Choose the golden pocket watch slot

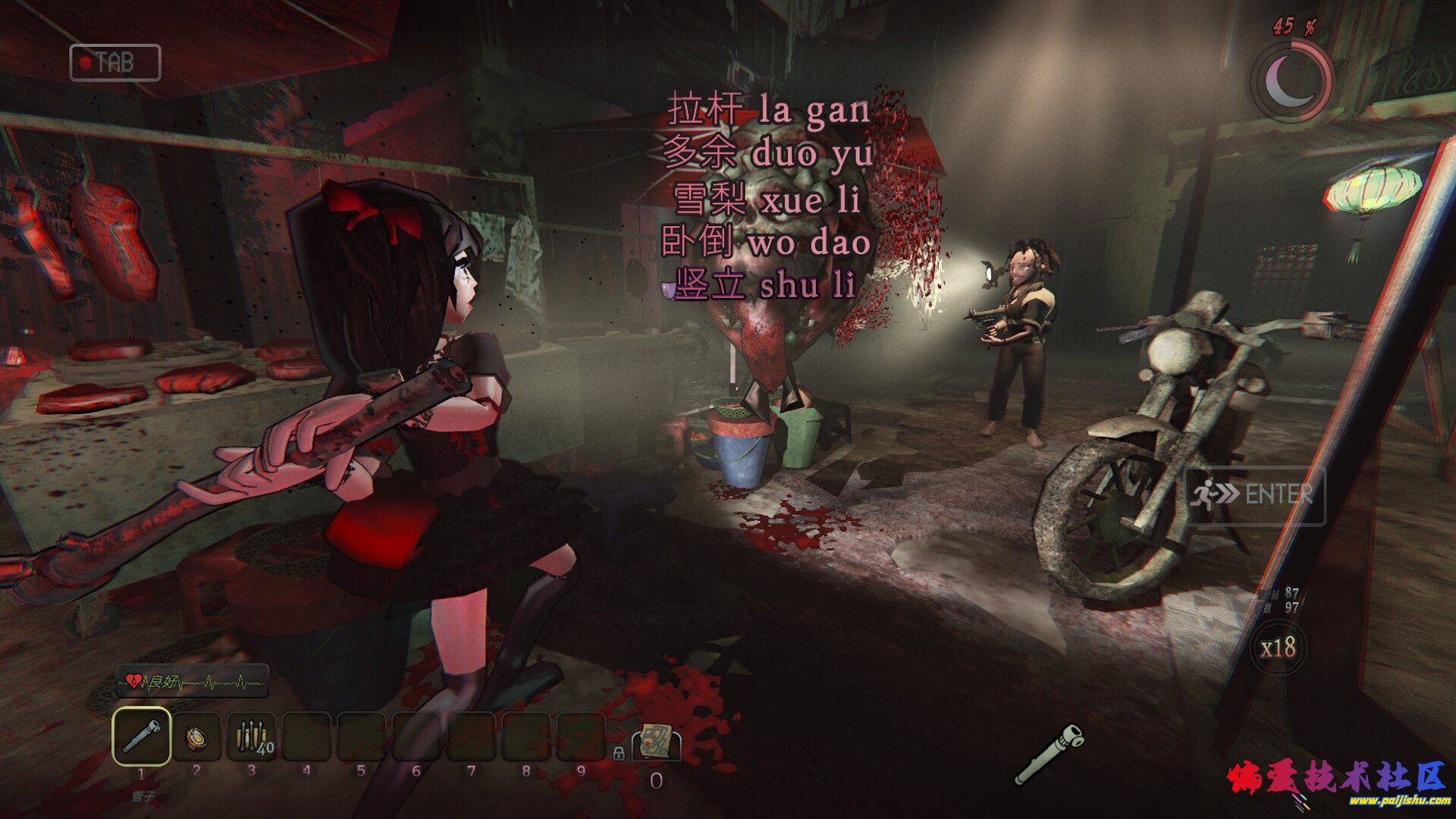coord(196,736)
